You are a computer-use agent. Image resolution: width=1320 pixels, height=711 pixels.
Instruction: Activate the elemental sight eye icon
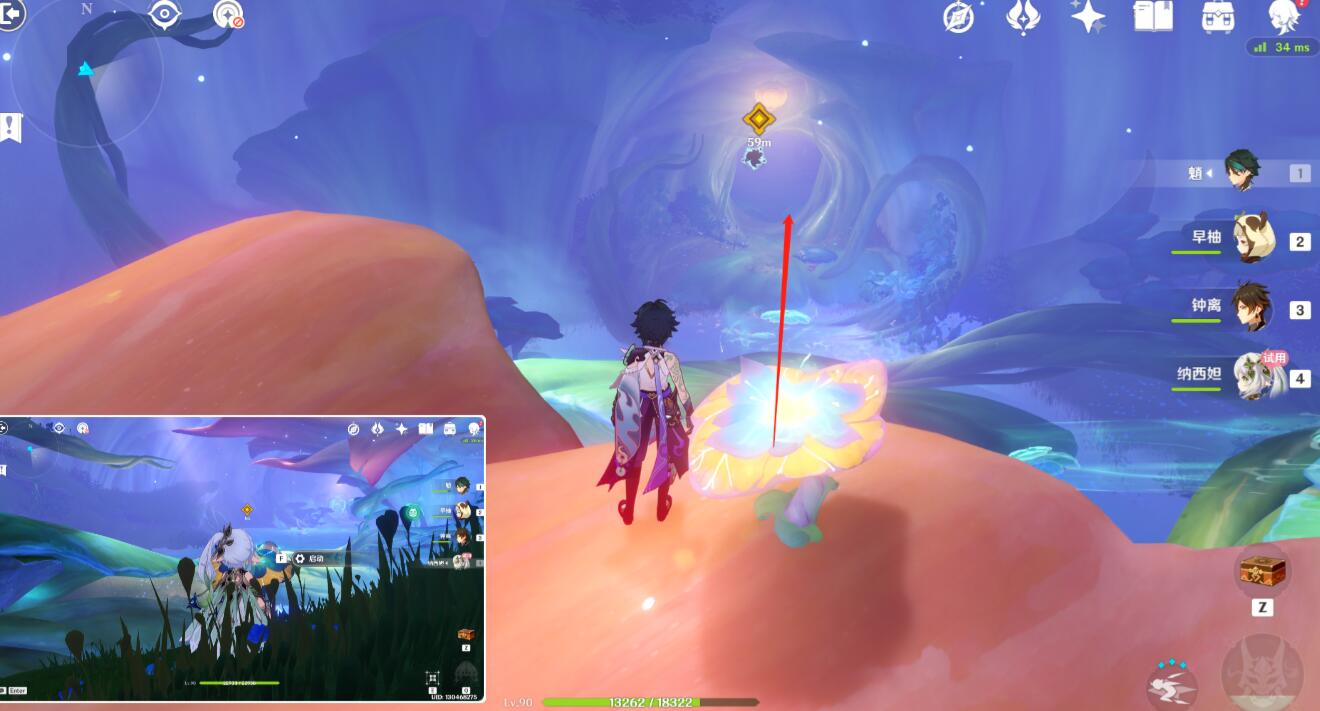point(164,14)
